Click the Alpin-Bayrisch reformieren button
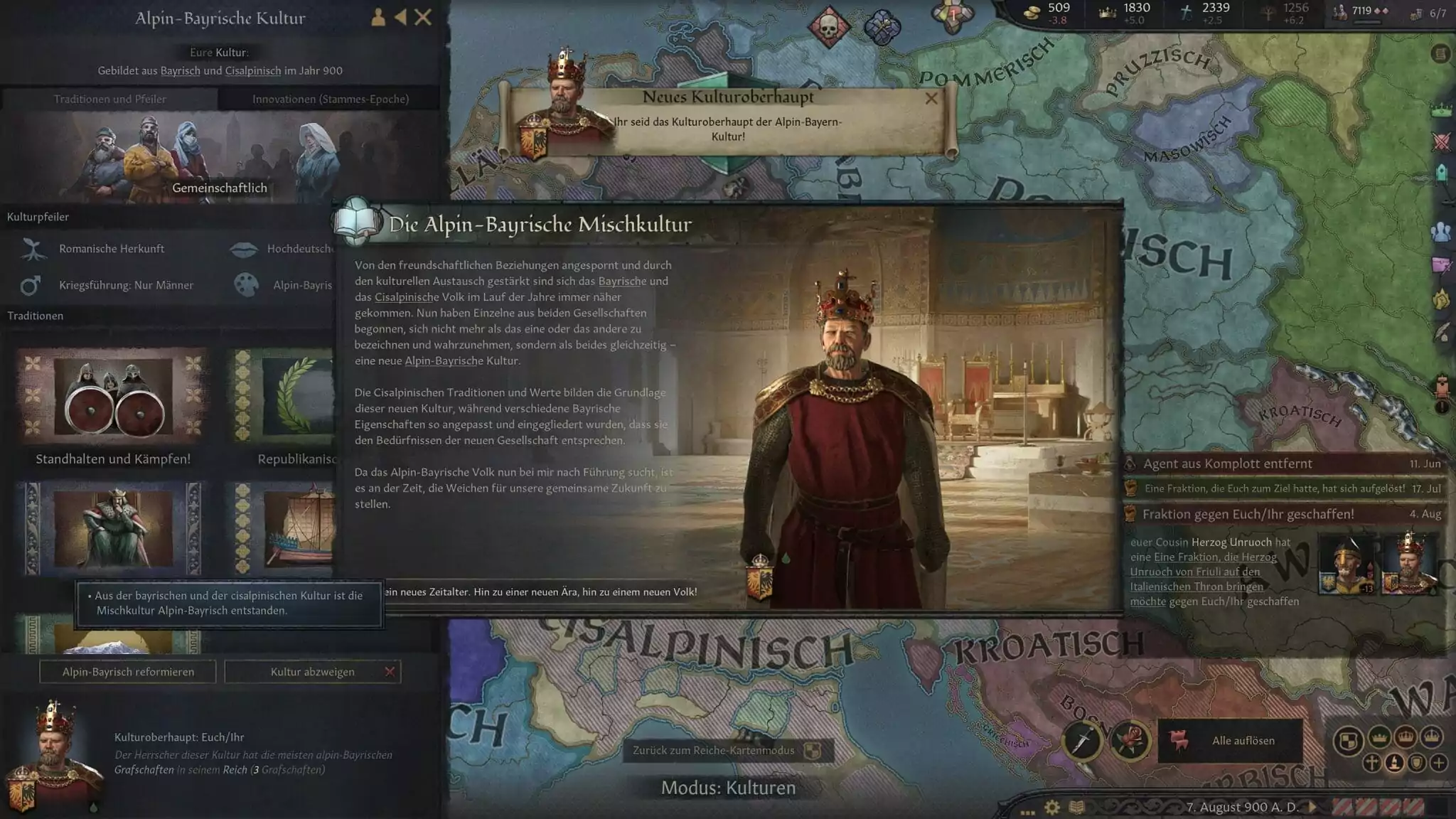 click(128, 672)
